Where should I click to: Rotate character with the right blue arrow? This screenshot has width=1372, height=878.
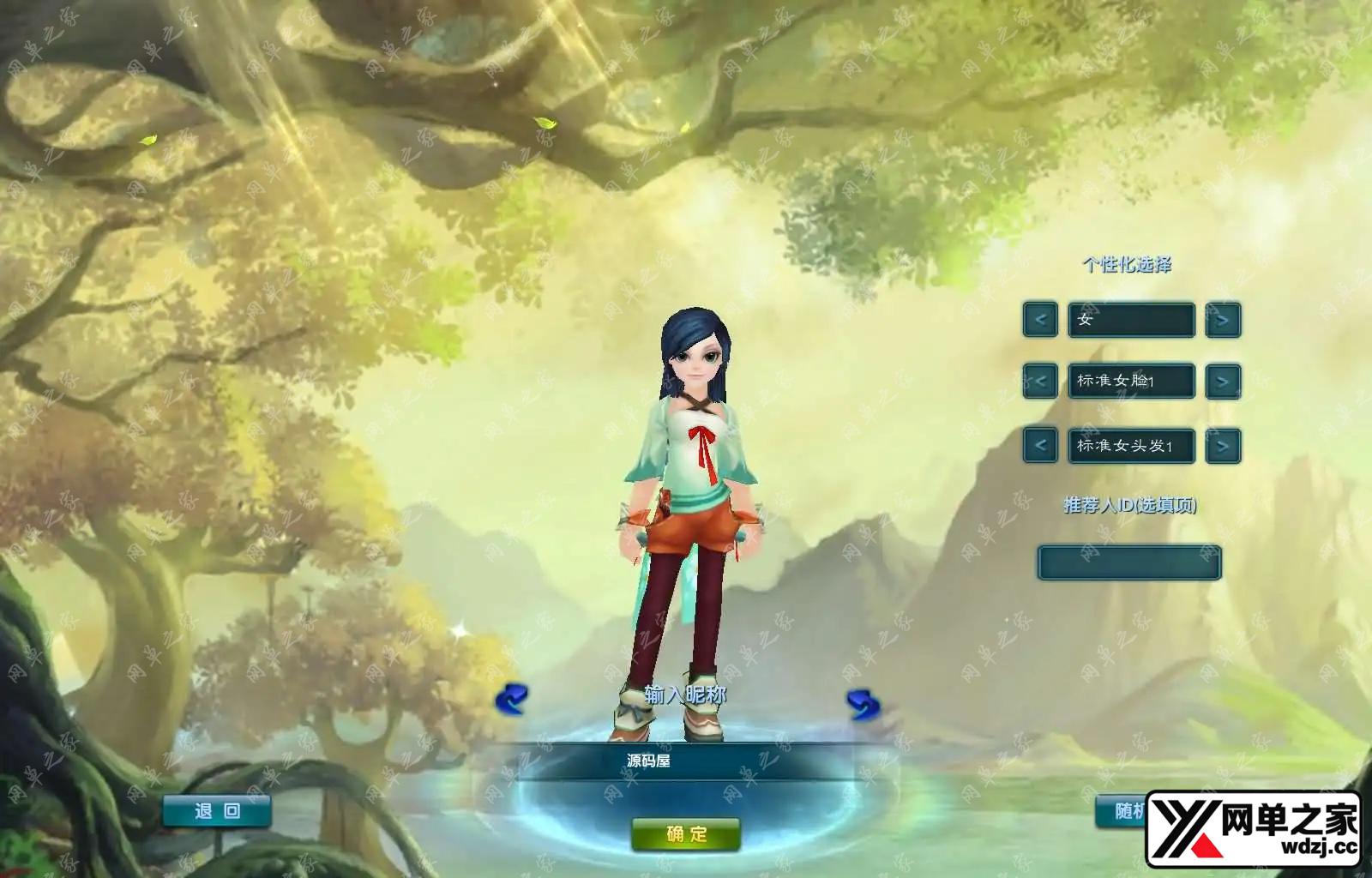(x=862, y=704)
